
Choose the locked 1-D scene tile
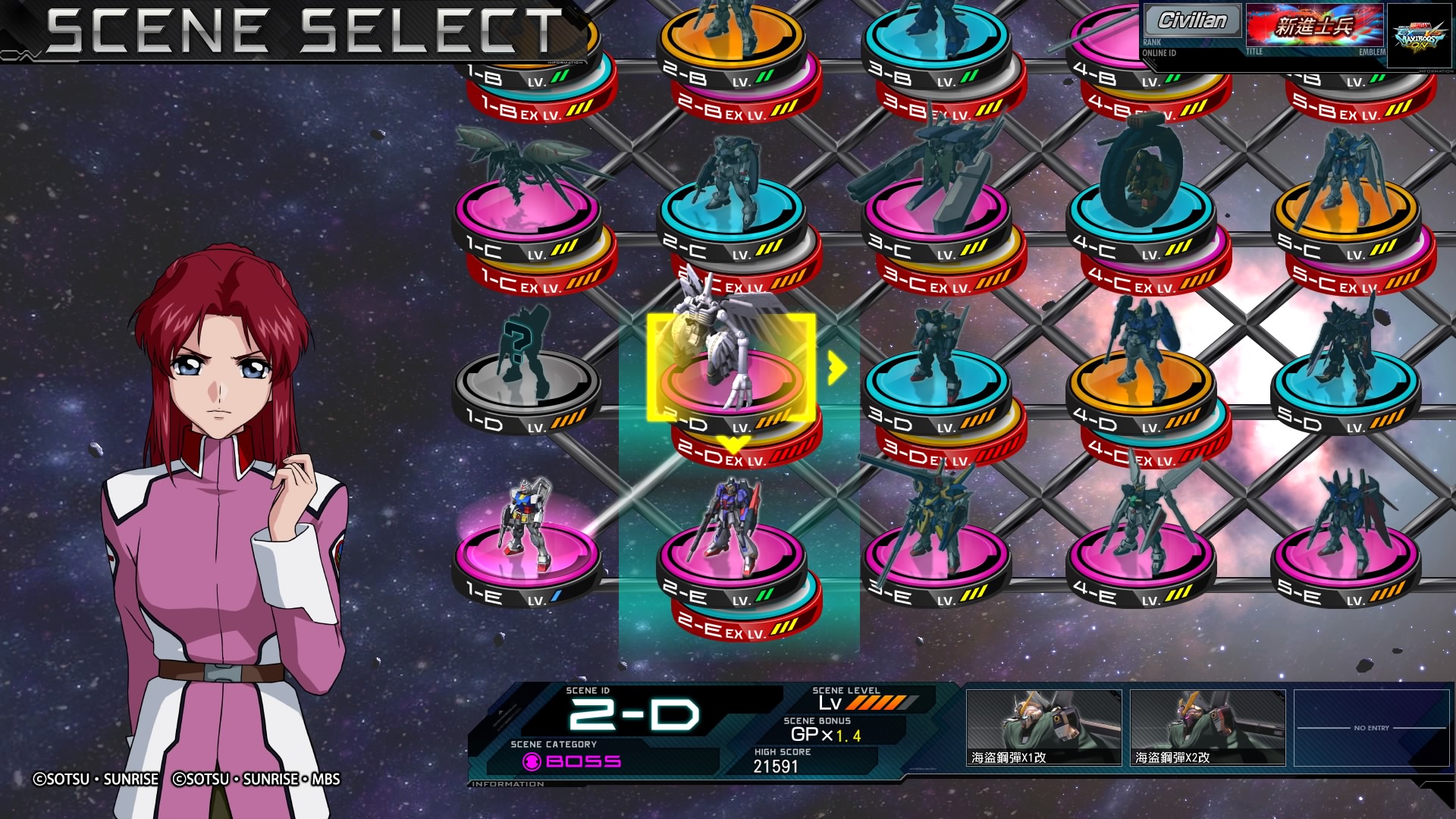[527, 387]
